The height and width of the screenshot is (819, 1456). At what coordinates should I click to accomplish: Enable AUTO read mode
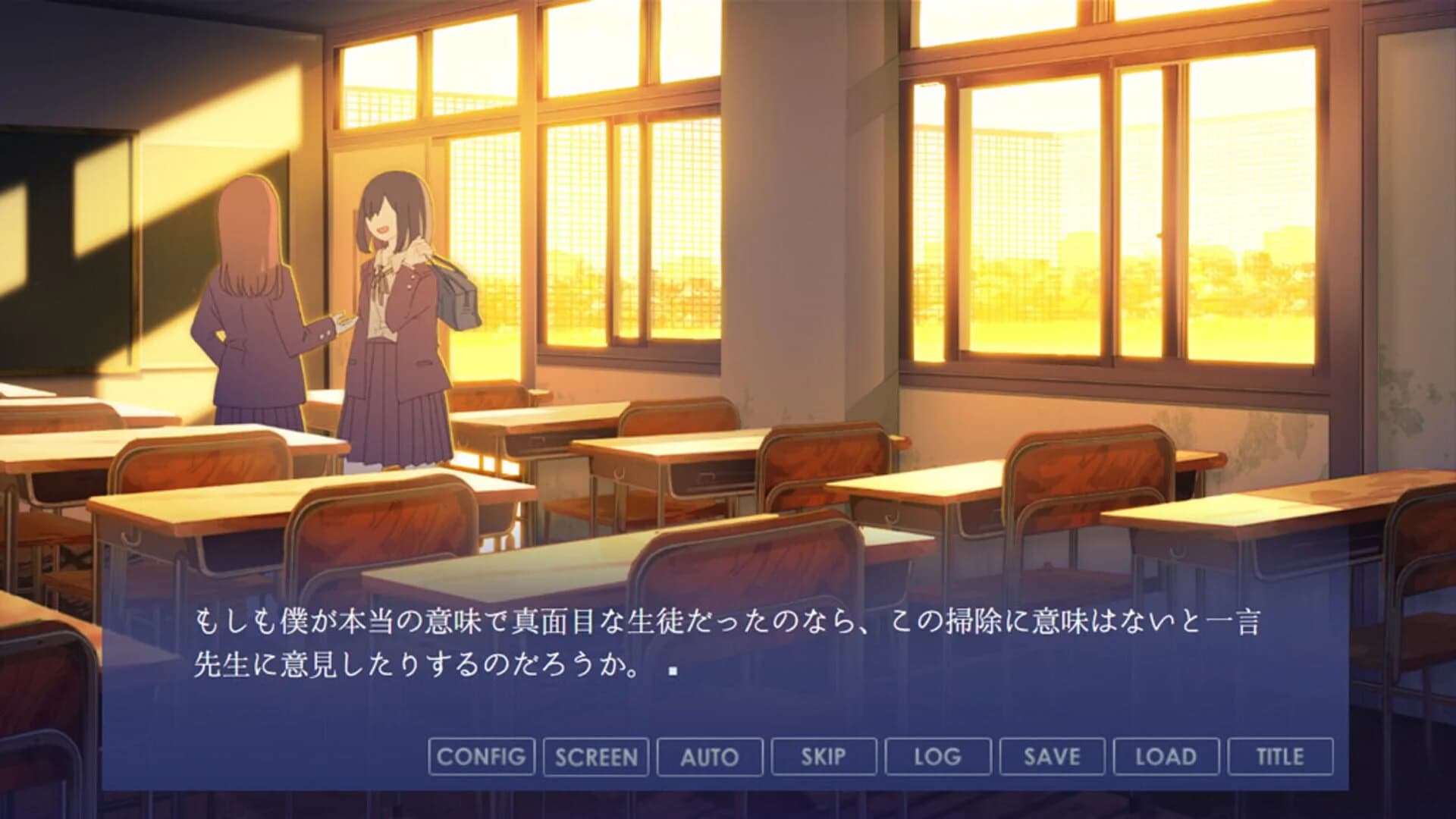(710, 756)
